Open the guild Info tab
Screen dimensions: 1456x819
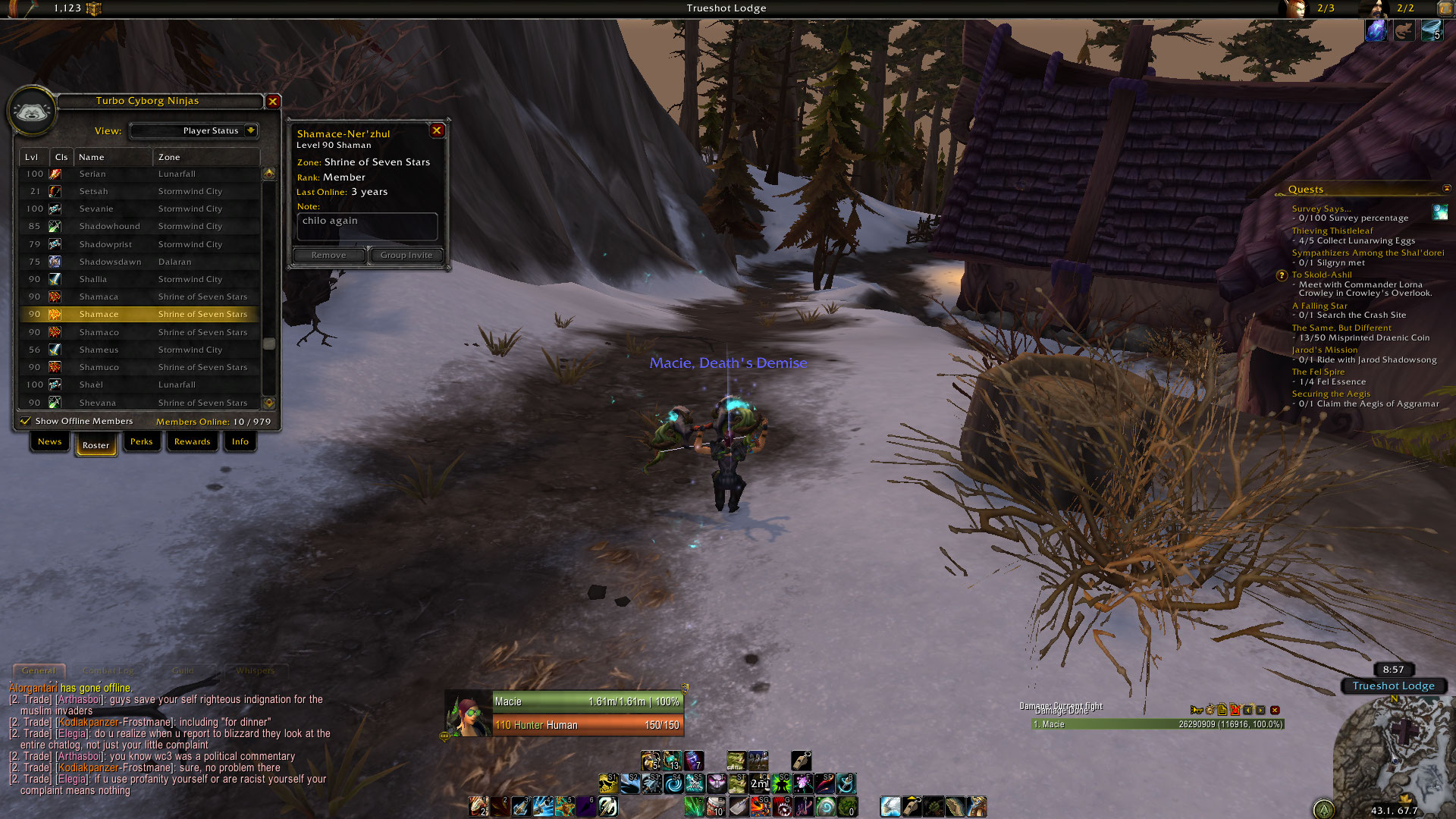[x=240, y=441]
